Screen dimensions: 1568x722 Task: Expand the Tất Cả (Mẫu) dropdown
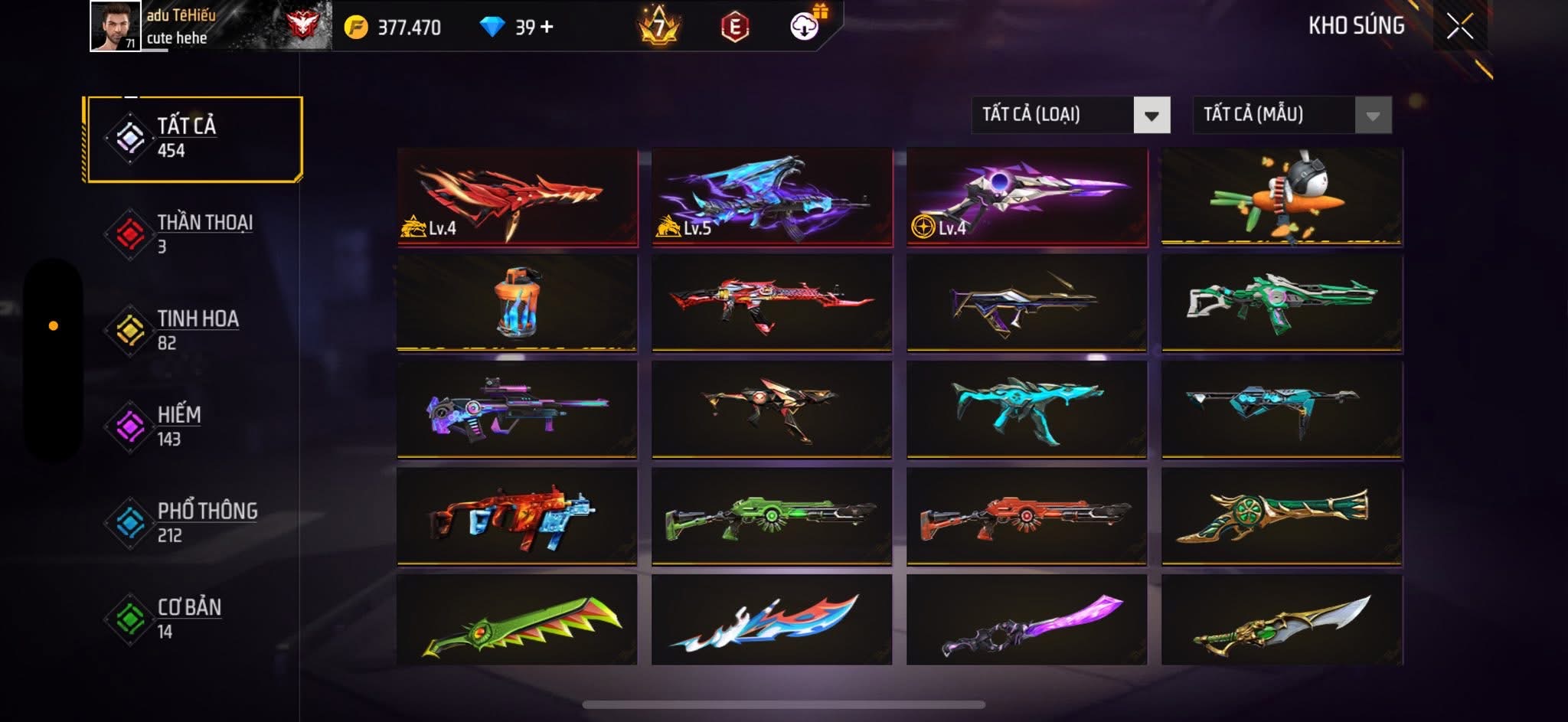coord(1292,115)
